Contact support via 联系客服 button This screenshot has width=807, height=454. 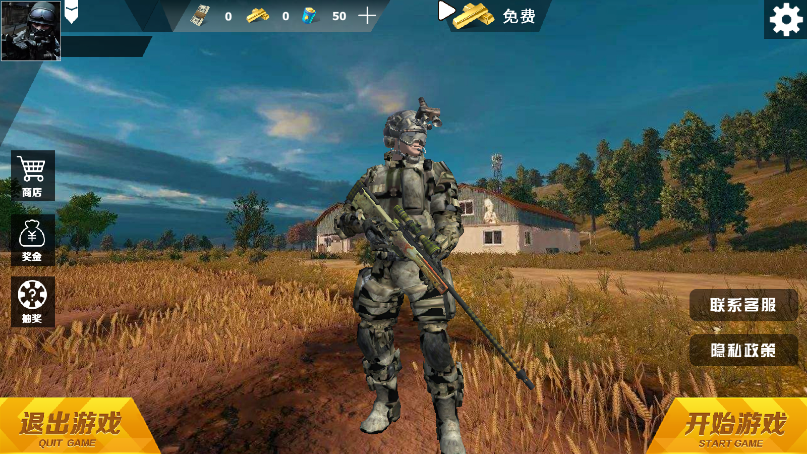point(743,305)
